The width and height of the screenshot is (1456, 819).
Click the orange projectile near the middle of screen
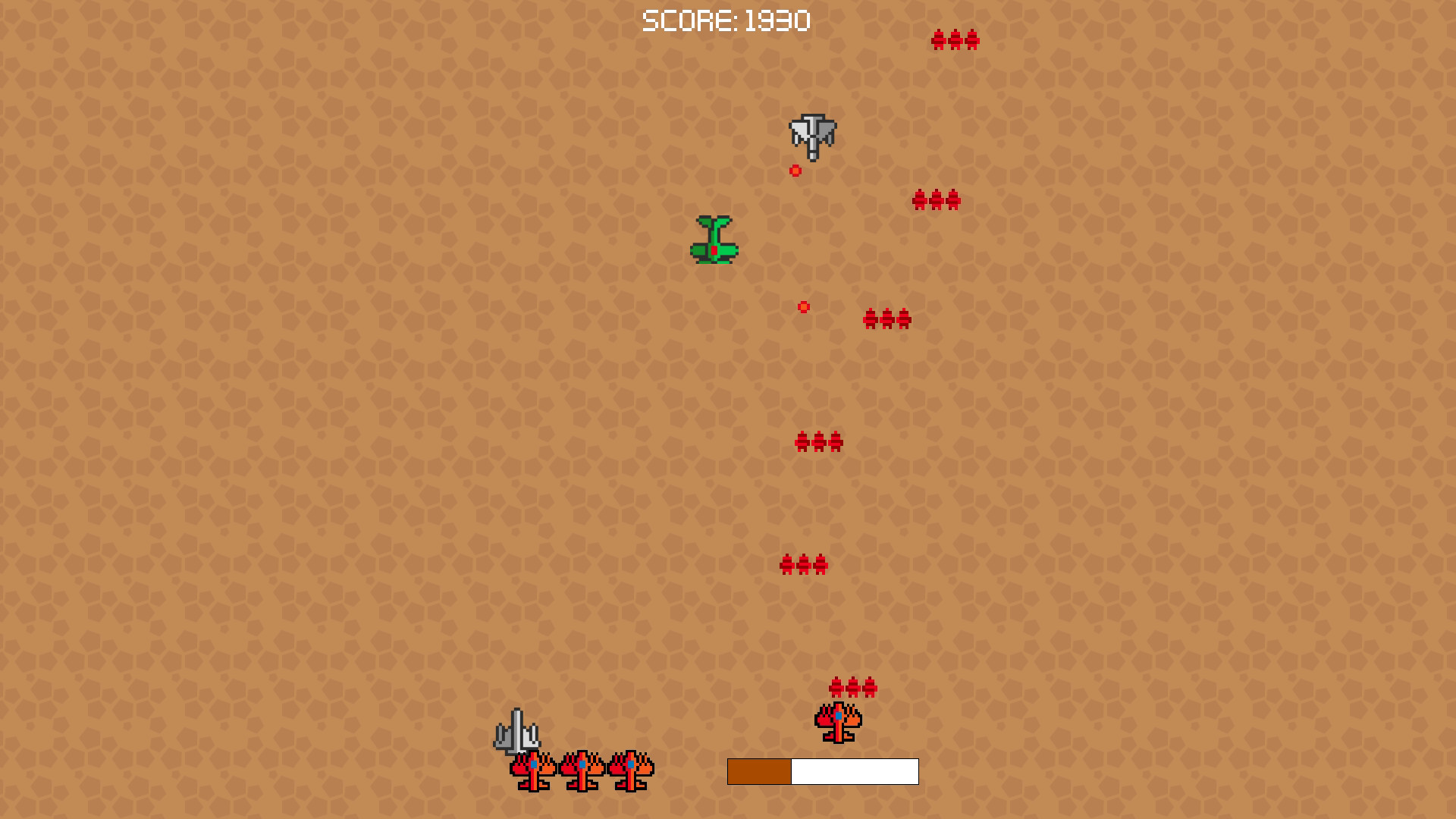(x=803, y=307)
